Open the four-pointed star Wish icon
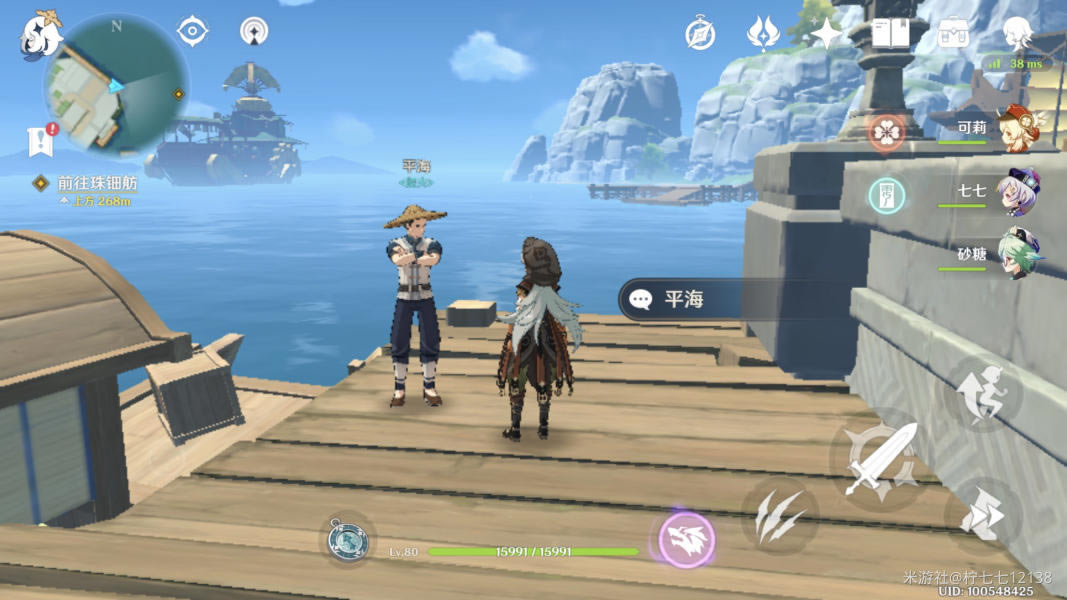1067x600 pixels. 828,34
